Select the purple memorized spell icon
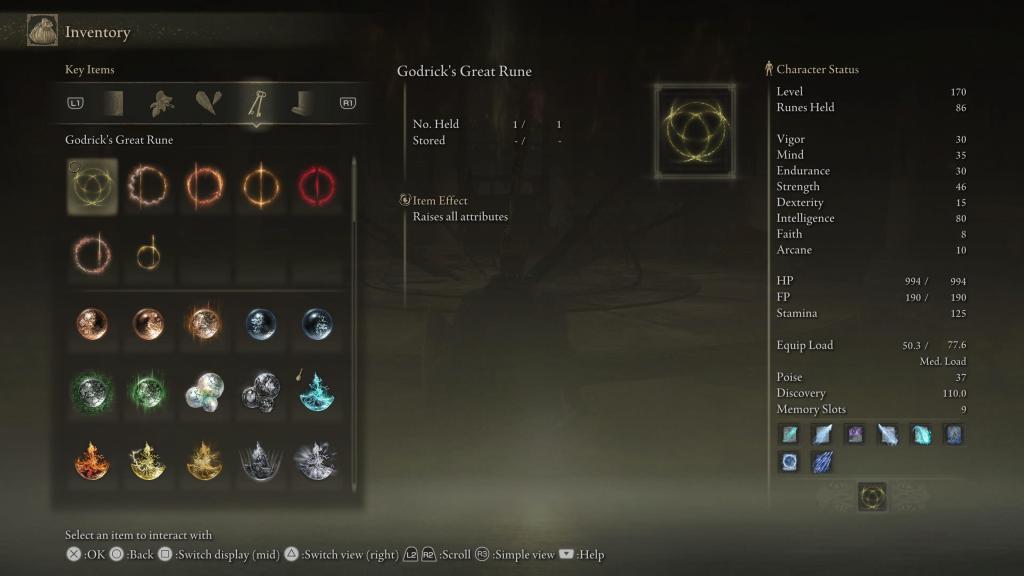Screen dimensions: 1024x576 [855, 435]
